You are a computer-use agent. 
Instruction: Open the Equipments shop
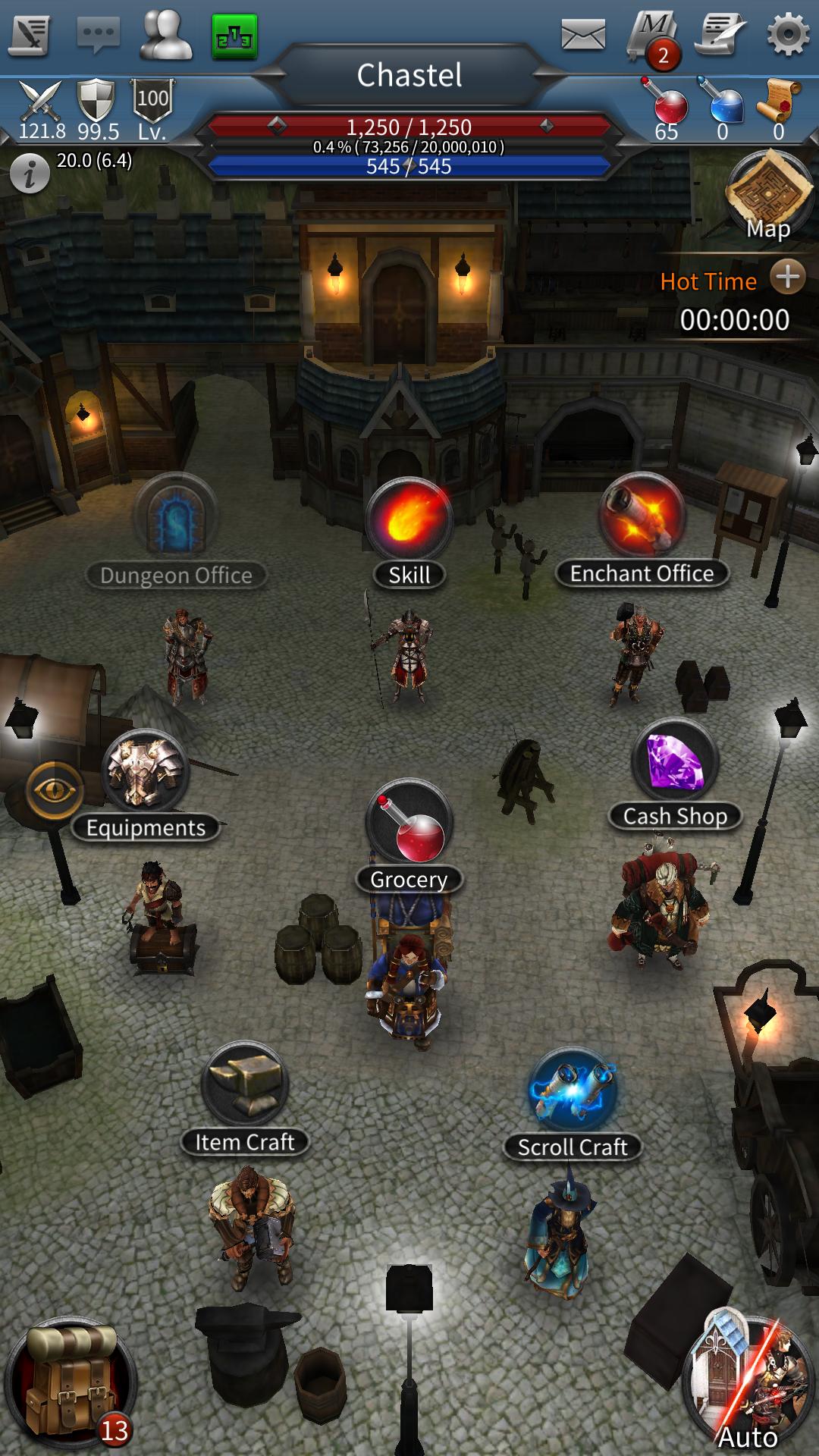(144, 772)
